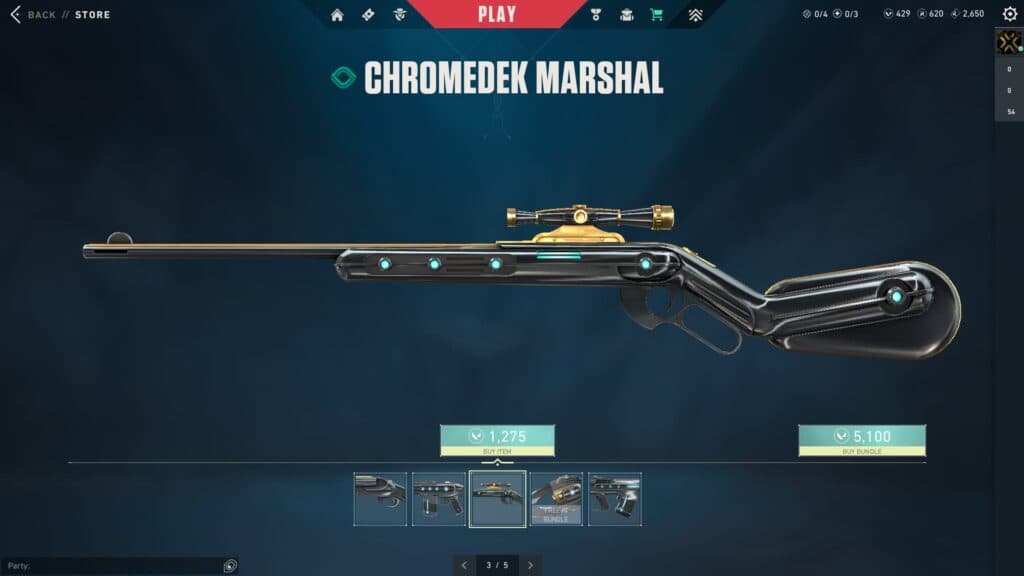Buy the bundle for 5,100
Screen dimensions: 1024x576
(x=861, y=440)
